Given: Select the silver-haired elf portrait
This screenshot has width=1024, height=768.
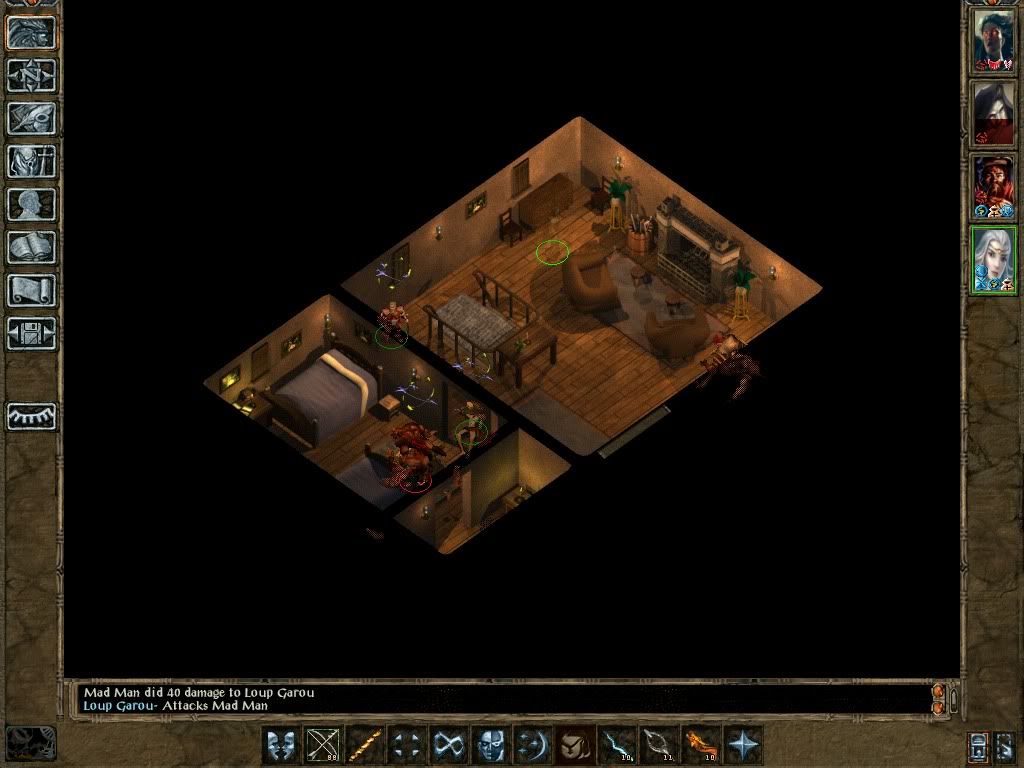Looking at the screenshot, I should 994,260.
